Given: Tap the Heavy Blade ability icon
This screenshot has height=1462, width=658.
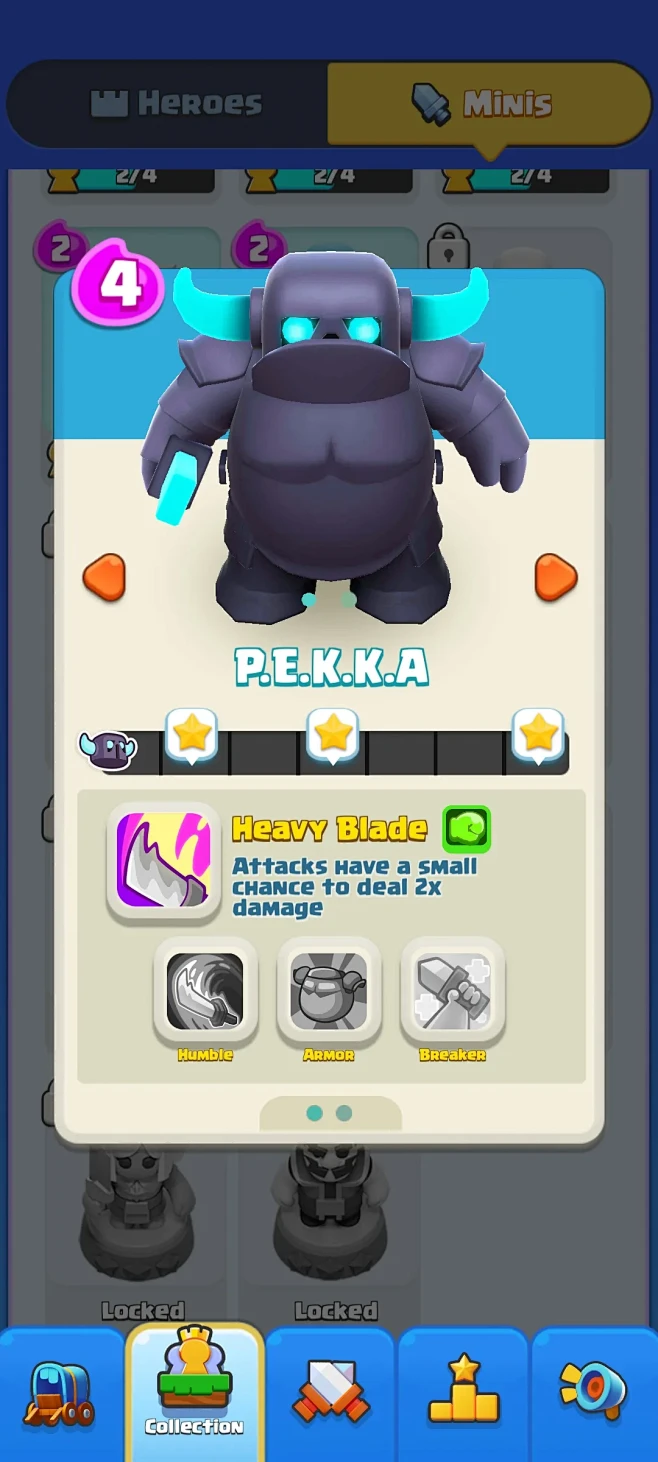Looking at the screenshot, I should pyautogui.click(x=164, y=860).
